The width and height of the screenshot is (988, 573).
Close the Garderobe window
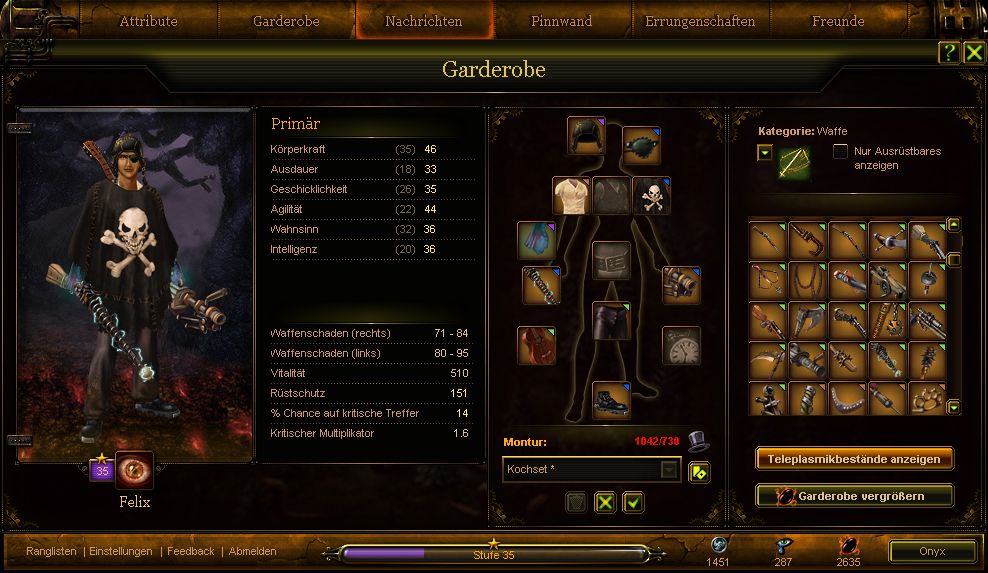[974, 53]
